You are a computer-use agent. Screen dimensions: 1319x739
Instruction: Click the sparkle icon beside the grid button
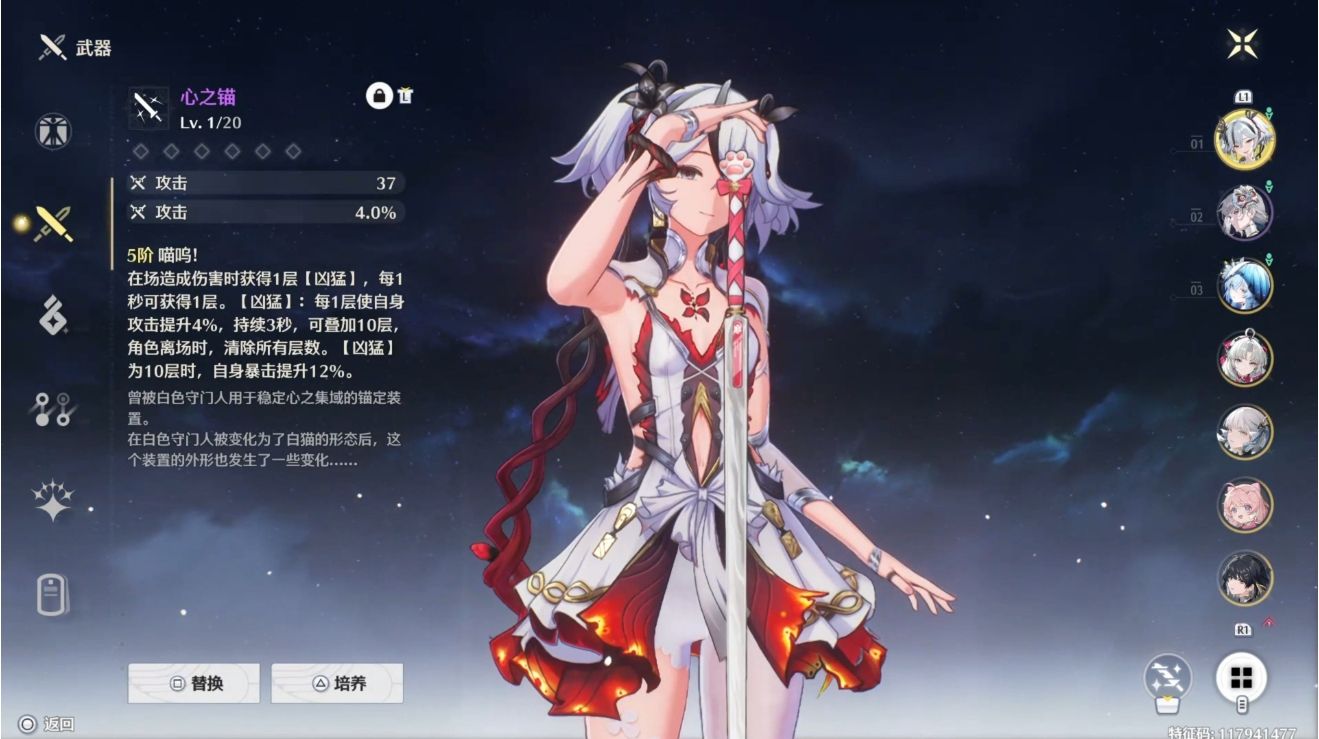tap(1168, 677)
